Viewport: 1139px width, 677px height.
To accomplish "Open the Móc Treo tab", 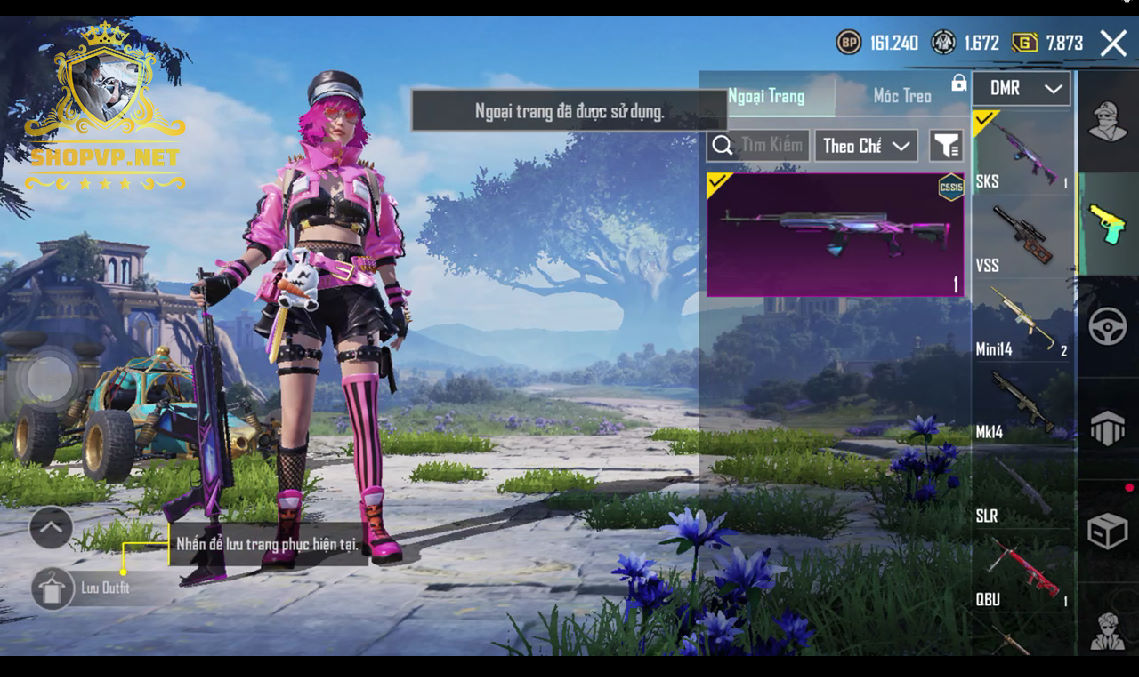I will click(902, 96).
